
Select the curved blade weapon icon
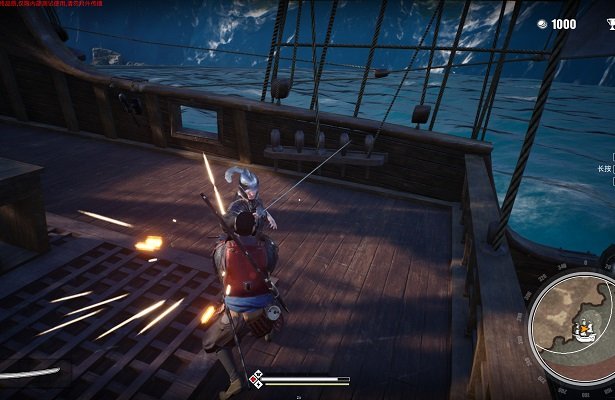[28, 374]
